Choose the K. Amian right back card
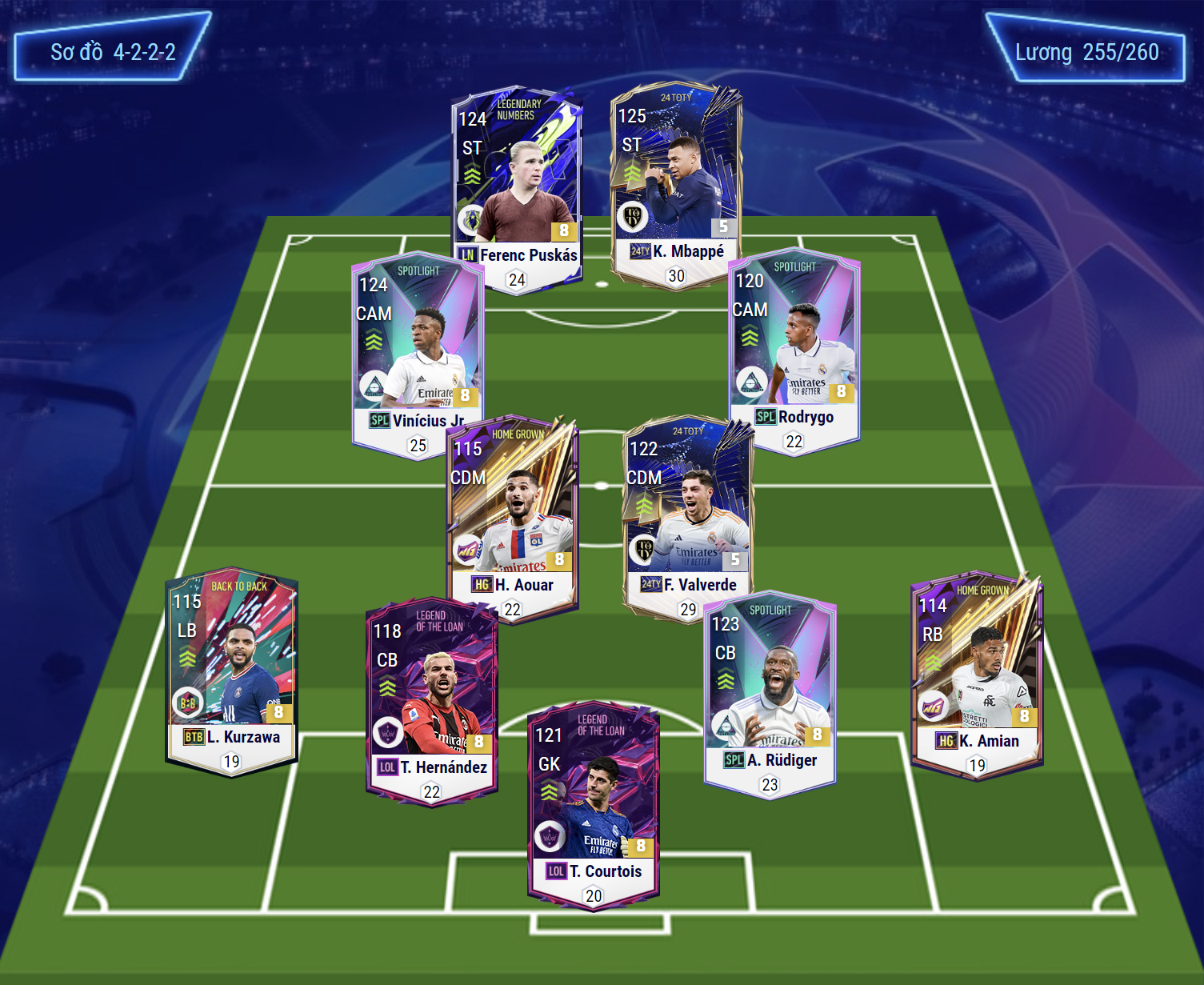Viewport: 1204px width, 985px height. (977, 672)
